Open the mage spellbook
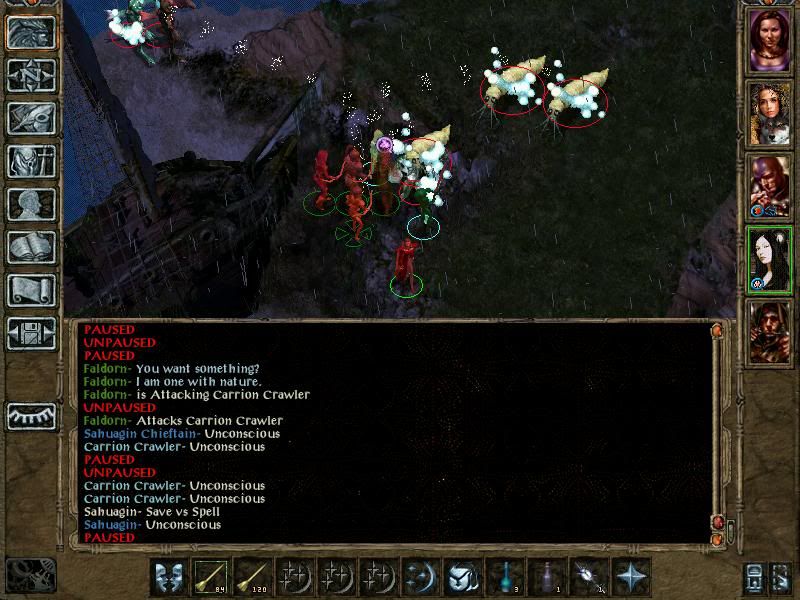Screen dimensions: 800x600 (31, 247)
